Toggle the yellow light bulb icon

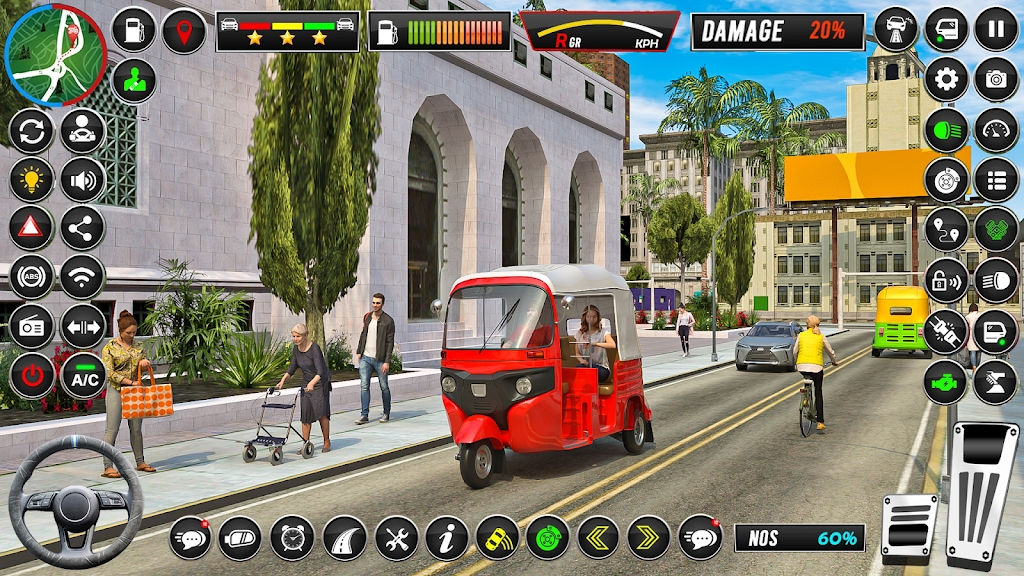click(32, 180)
